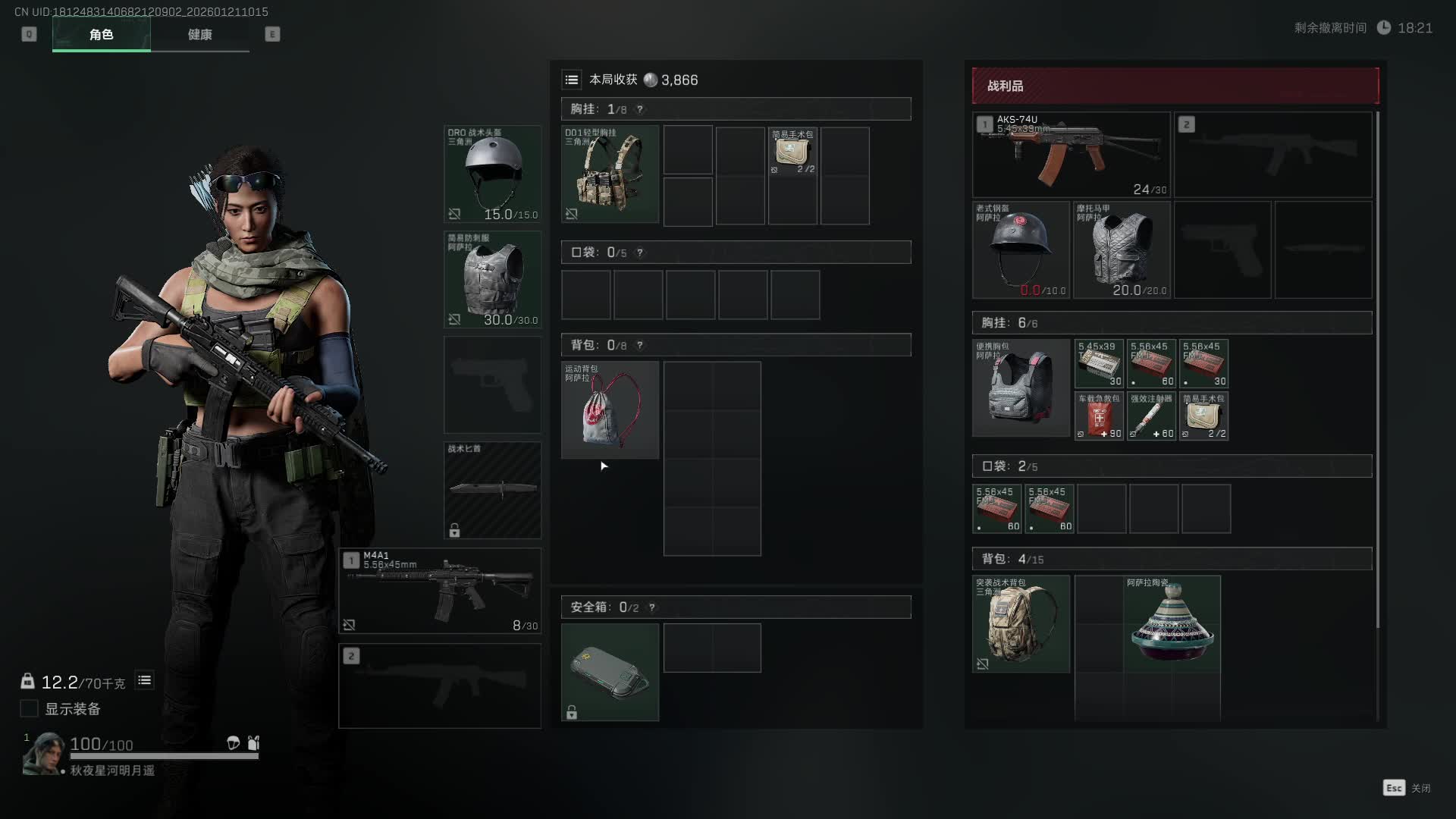
Task: Select the DD1 light chest rig
Action: tap(610, 174)
